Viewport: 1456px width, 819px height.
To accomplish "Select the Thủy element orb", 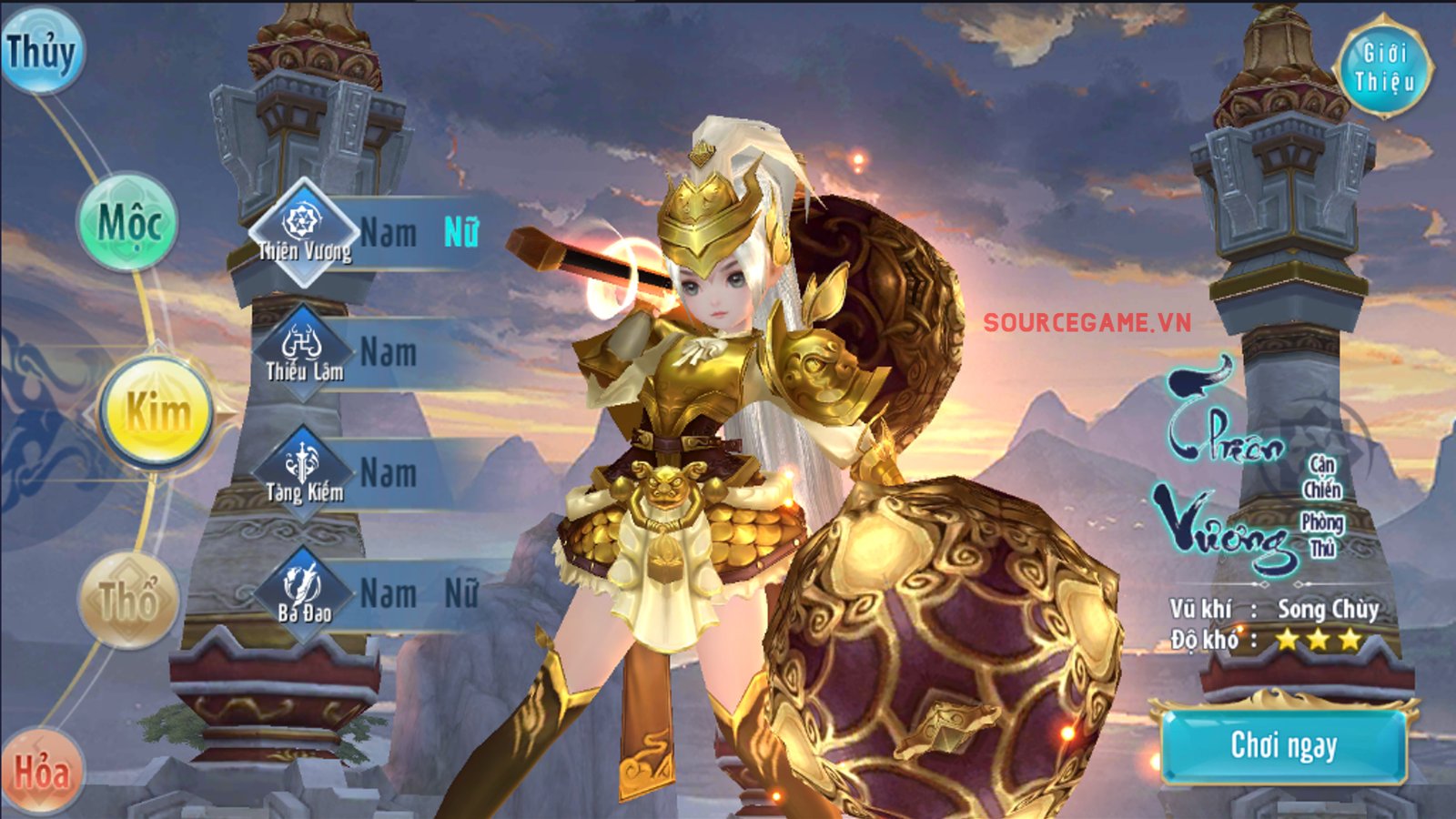I will 40,51.
